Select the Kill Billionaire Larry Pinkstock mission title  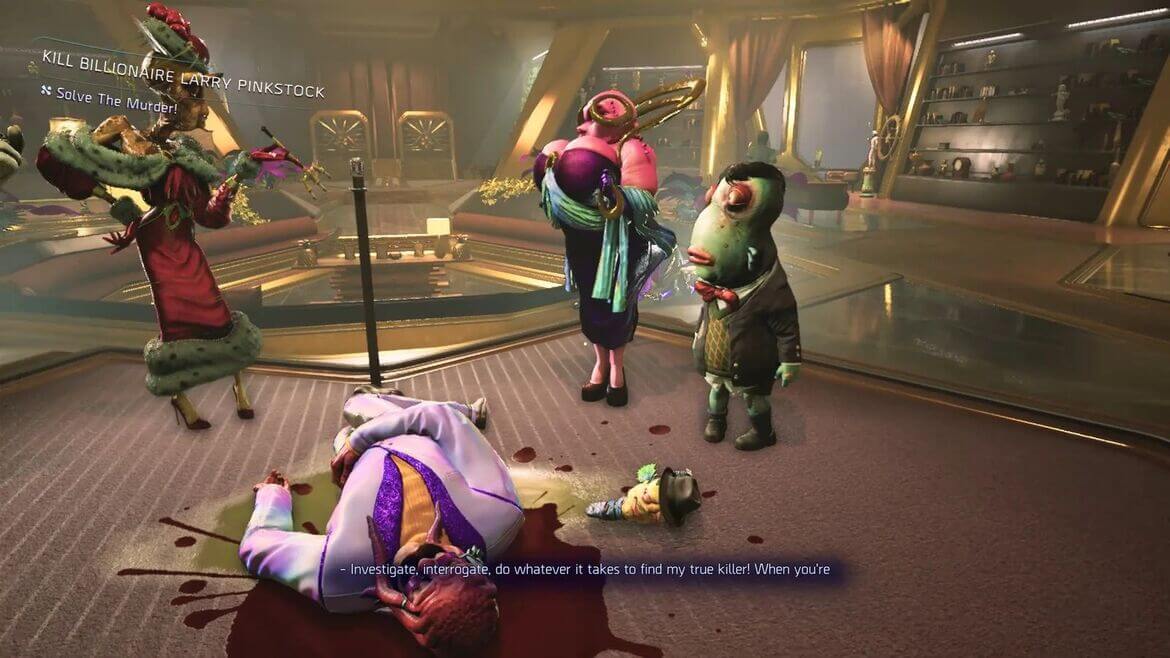tap(183, 73)
